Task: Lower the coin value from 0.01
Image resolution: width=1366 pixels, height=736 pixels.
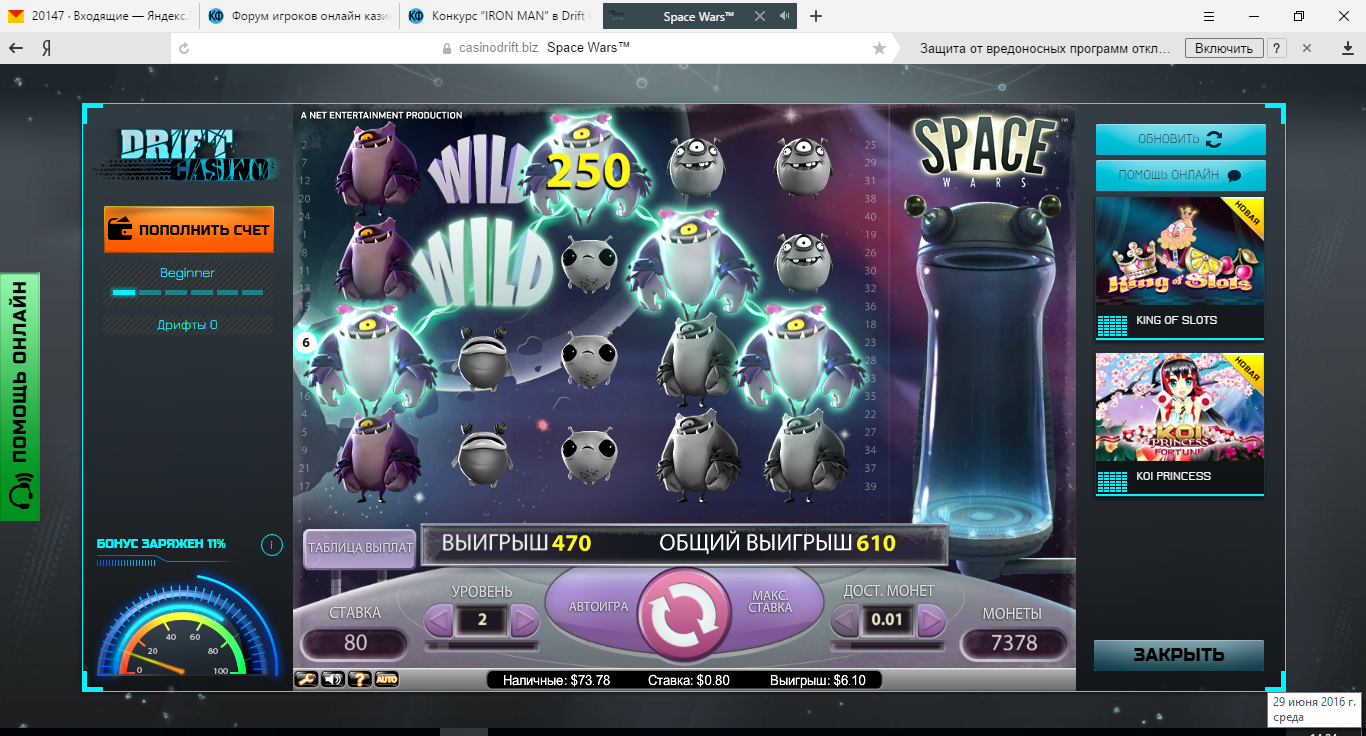Action: click(845, 621)
